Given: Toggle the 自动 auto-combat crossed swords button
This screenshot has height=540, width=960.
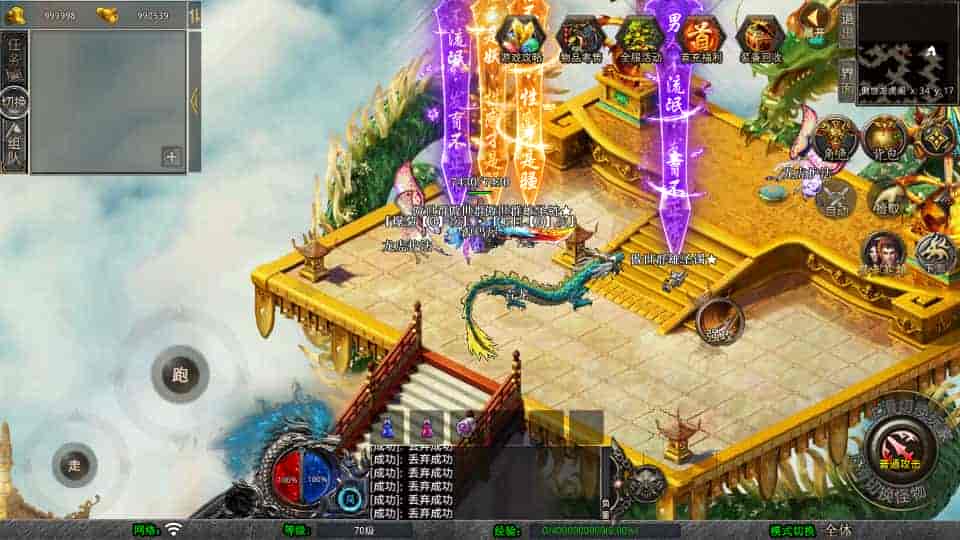Looking at the screenshot, I should (835, 197).
